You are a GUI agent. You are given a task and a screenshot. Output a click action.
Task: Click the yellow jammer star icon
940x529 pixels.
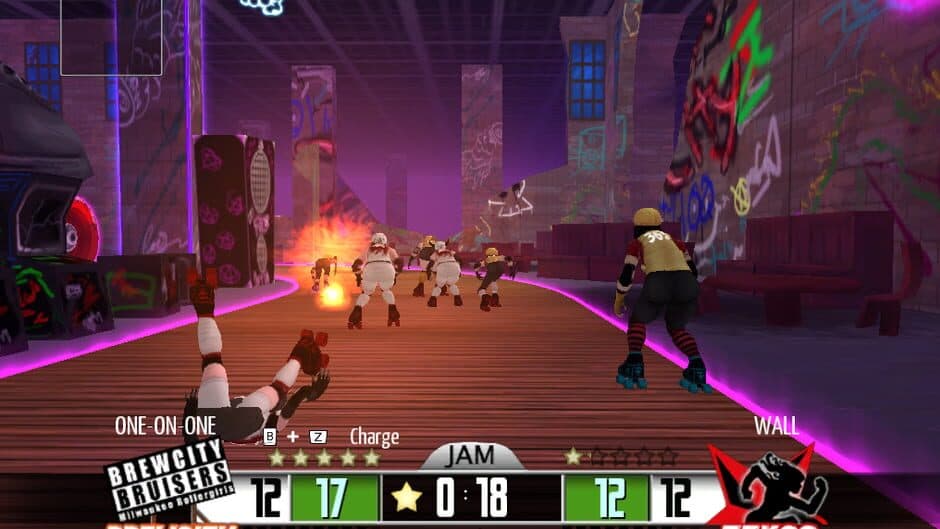click(x=407, y=497)
